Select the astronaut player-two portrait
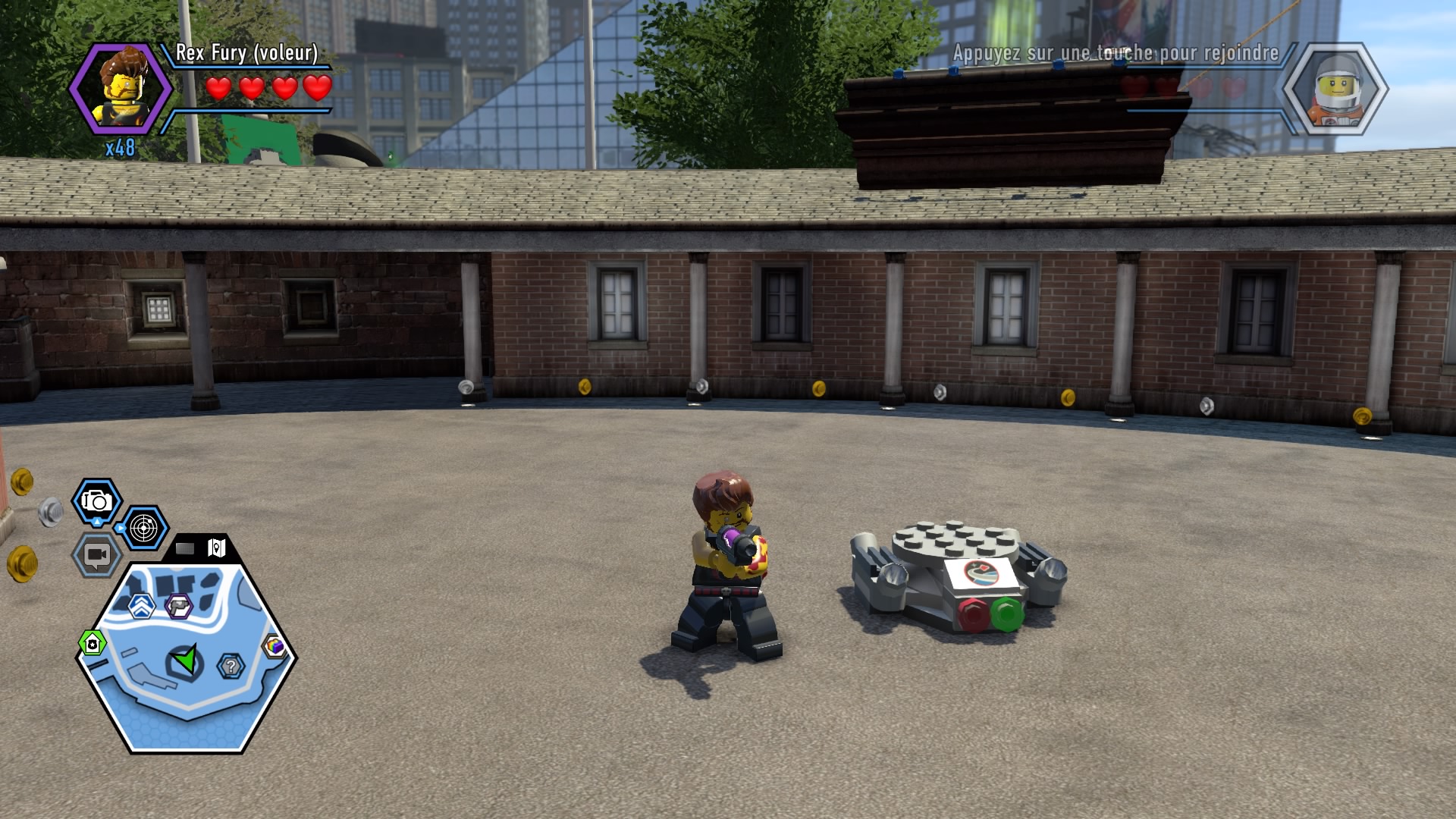This screenshot has width=1456, height=819. click(x=1335, y=89)
